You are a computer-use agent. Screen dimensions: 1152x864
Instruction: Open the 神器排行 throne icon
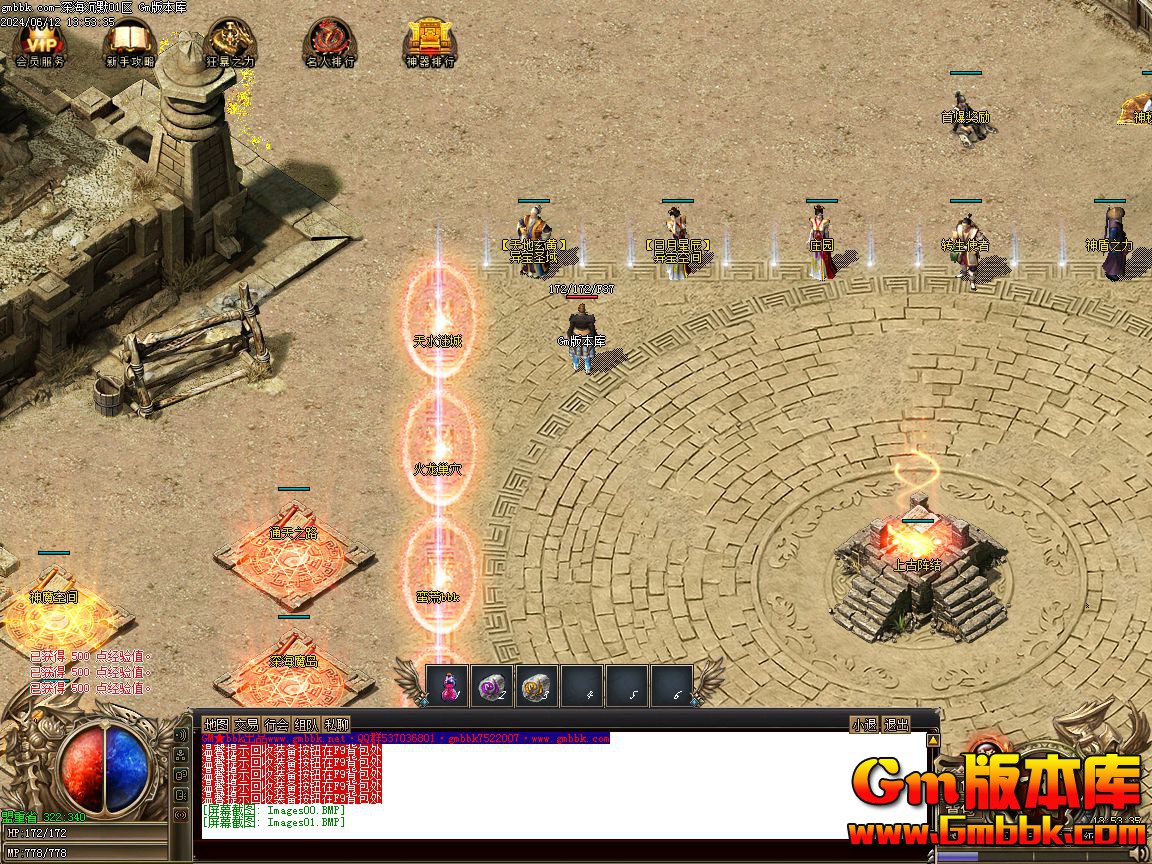click(x=430, y=42)
